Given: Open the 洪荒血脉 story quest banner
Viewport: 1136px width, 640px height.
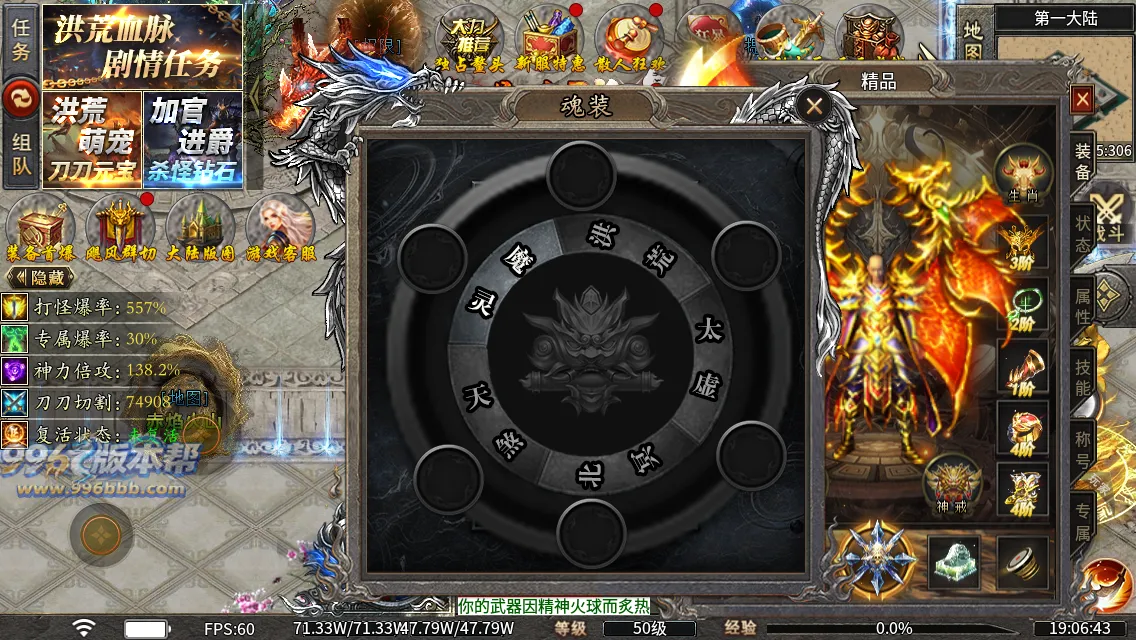Looking at the screenshot, I should coord(142,46).
